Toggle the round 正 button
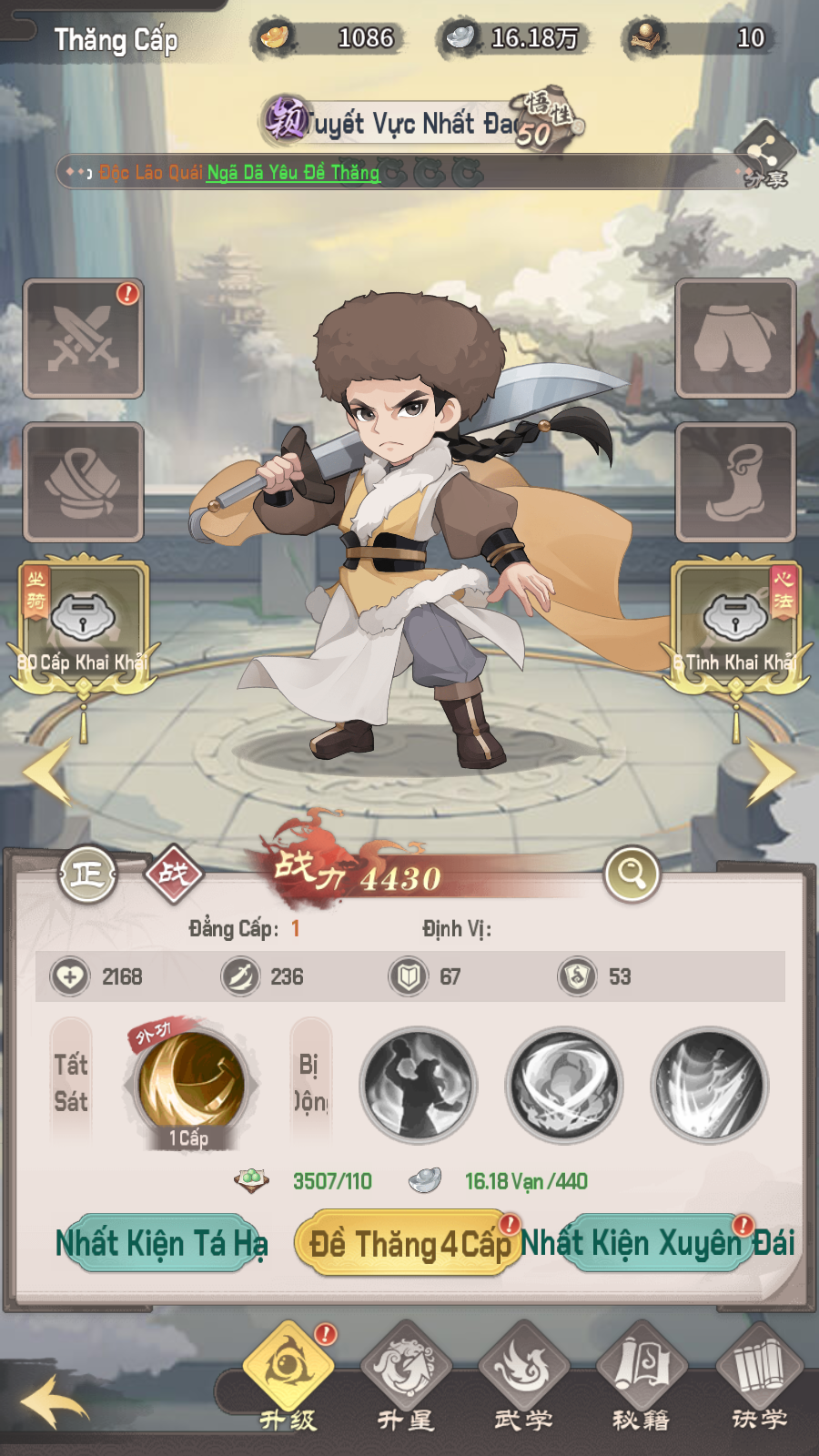The width and height of the screenshot is (819, 1456). point(87,875)
